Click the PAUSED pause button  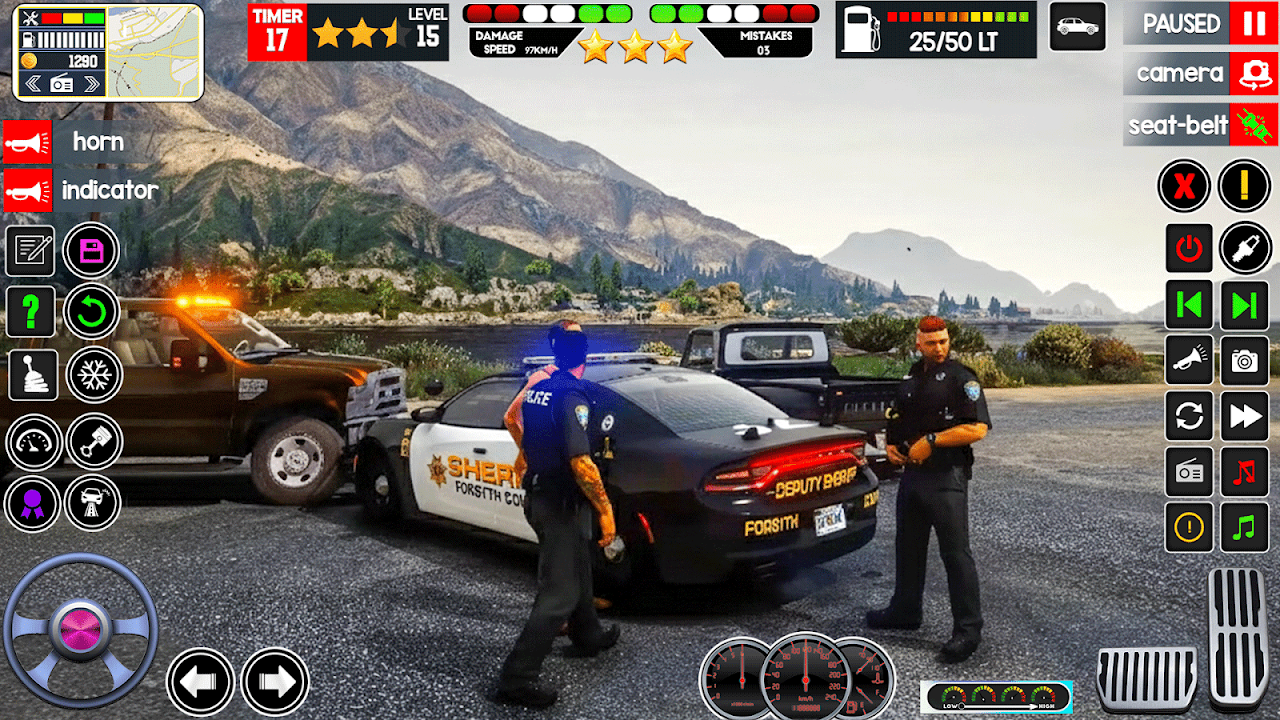pyautogui.click(x=1253, y=24)
